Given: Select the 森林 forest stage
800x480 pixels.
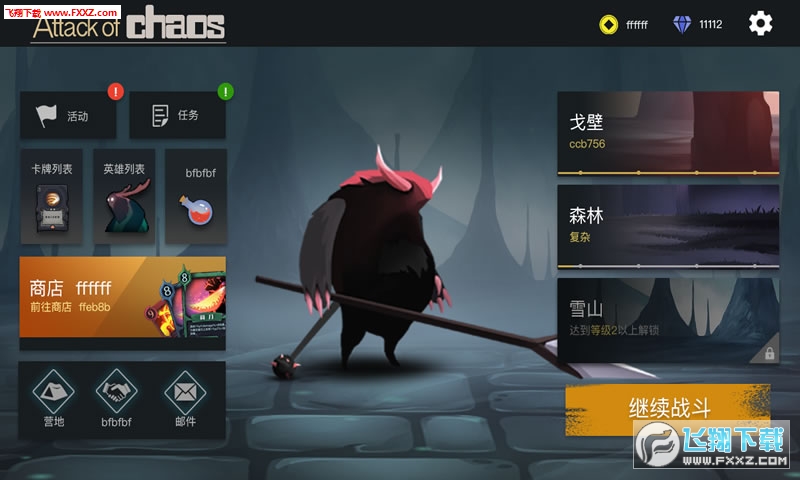Looking at the screenshot, I should point(668,226).
